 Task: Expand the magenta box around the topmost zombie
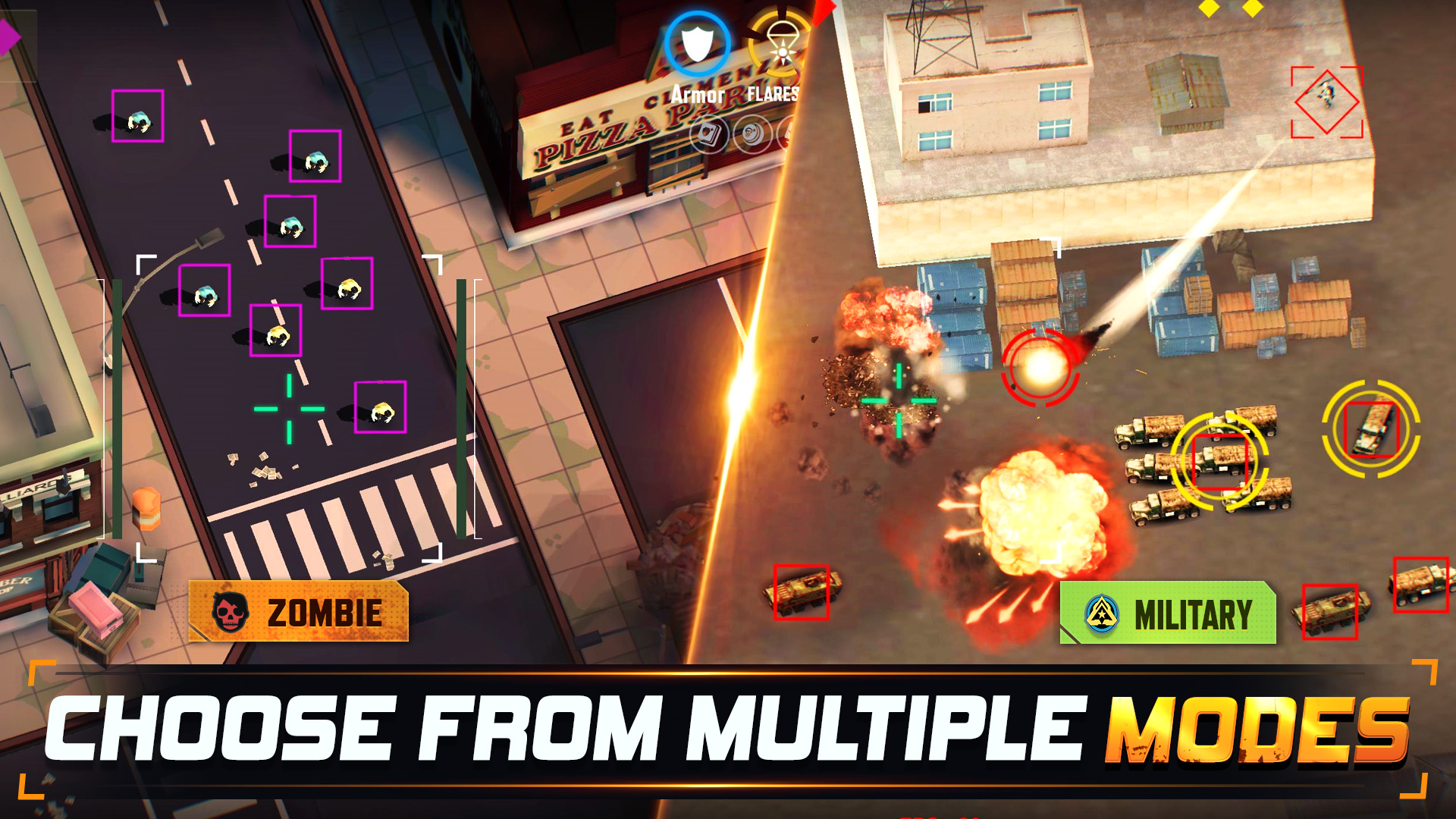coord(136,115)
